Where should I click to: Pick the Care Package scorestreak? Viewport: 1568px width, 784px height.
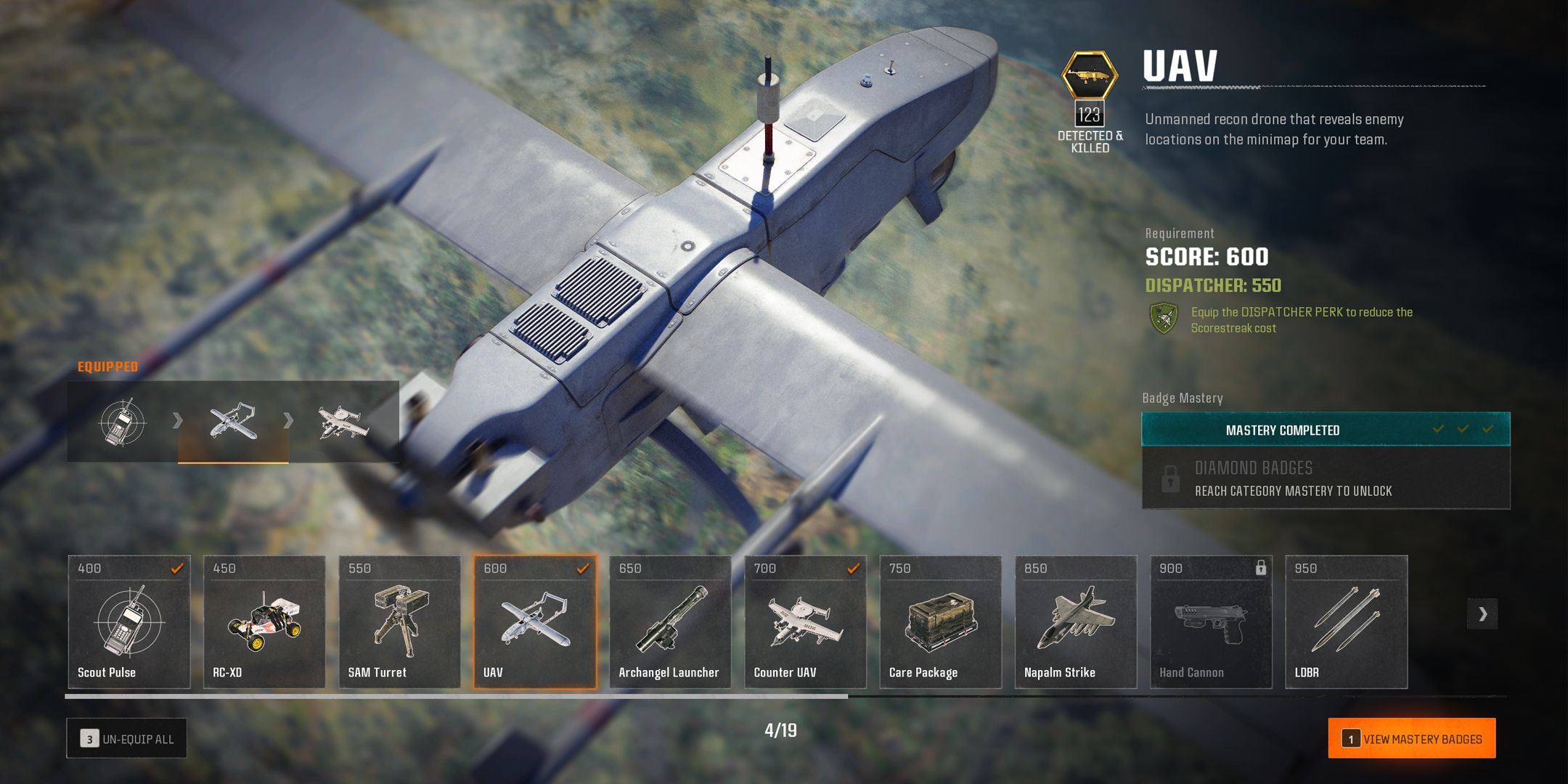pos(940,621)
